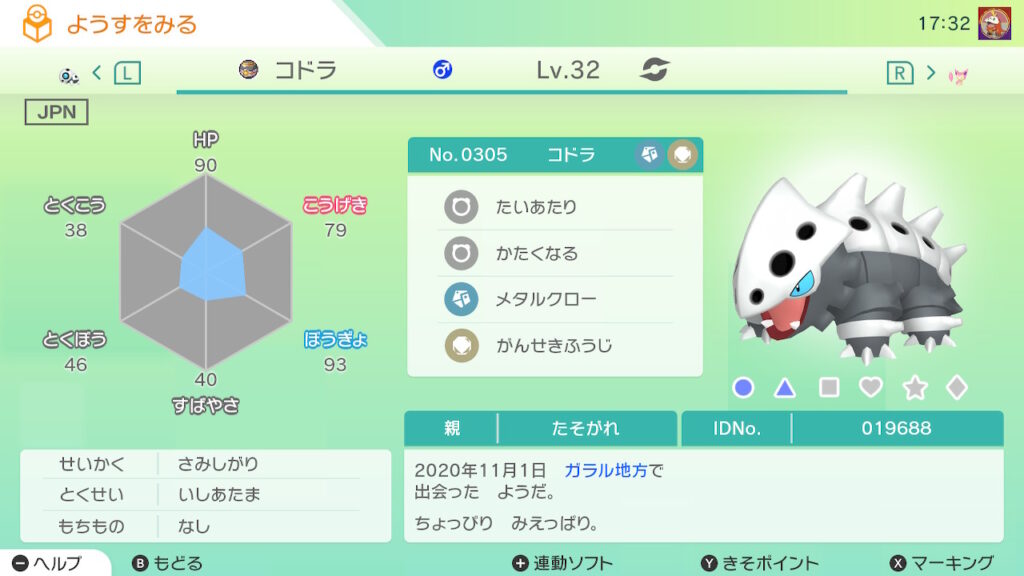This screenshot has height=576, width=1024.
Task: Choose the がんせきふうじ move
Action: 555,346
